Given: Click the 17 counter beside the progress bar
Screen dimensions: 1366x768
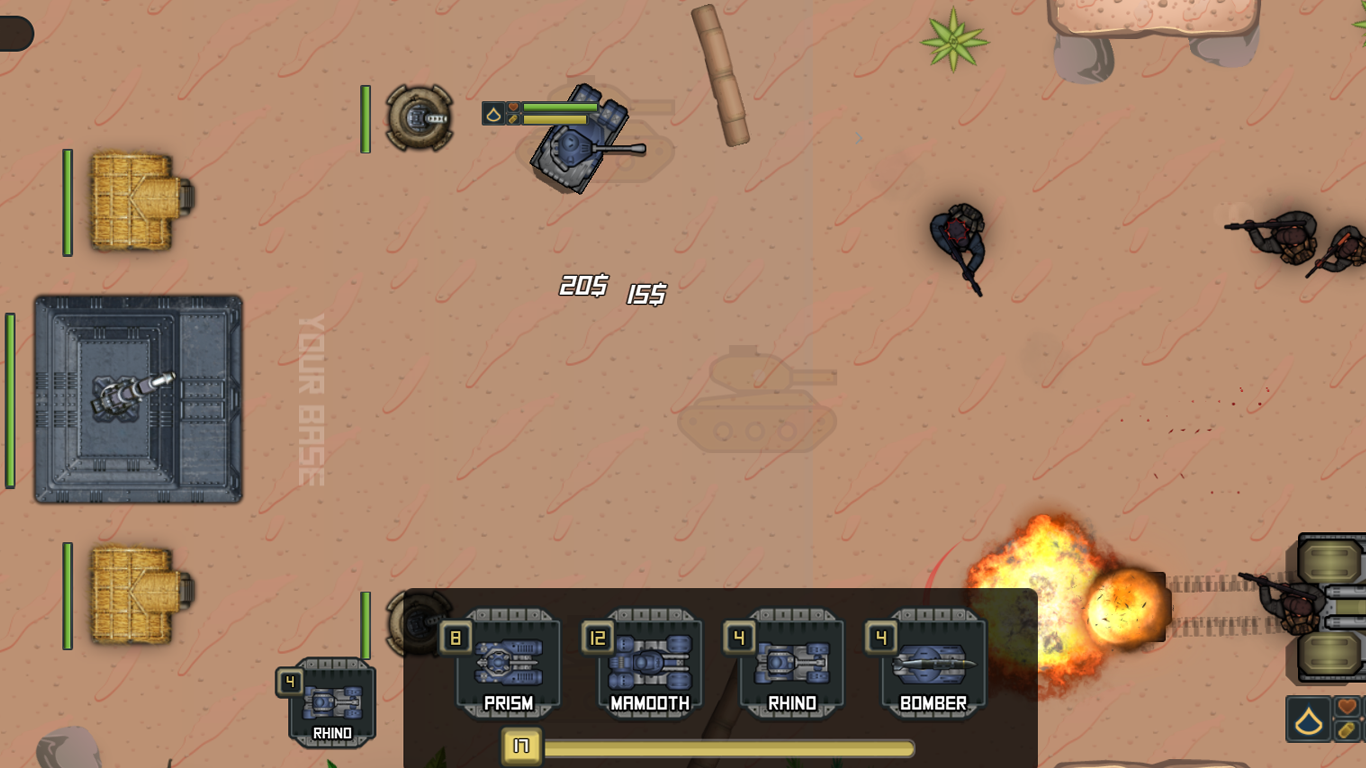Looking at the screenshot, I should (520, 746).
